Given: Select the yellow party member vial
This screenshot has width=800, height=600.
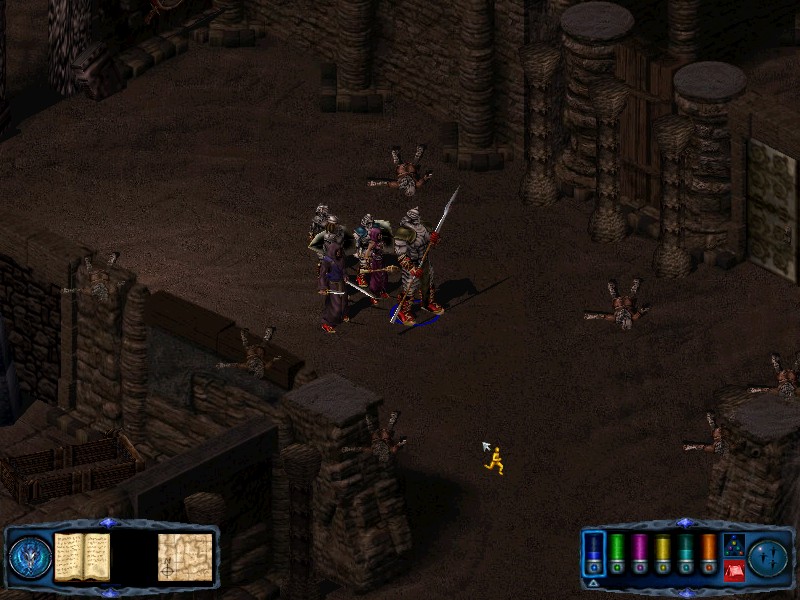Looking at the screenshot, I should coord(663,553).
